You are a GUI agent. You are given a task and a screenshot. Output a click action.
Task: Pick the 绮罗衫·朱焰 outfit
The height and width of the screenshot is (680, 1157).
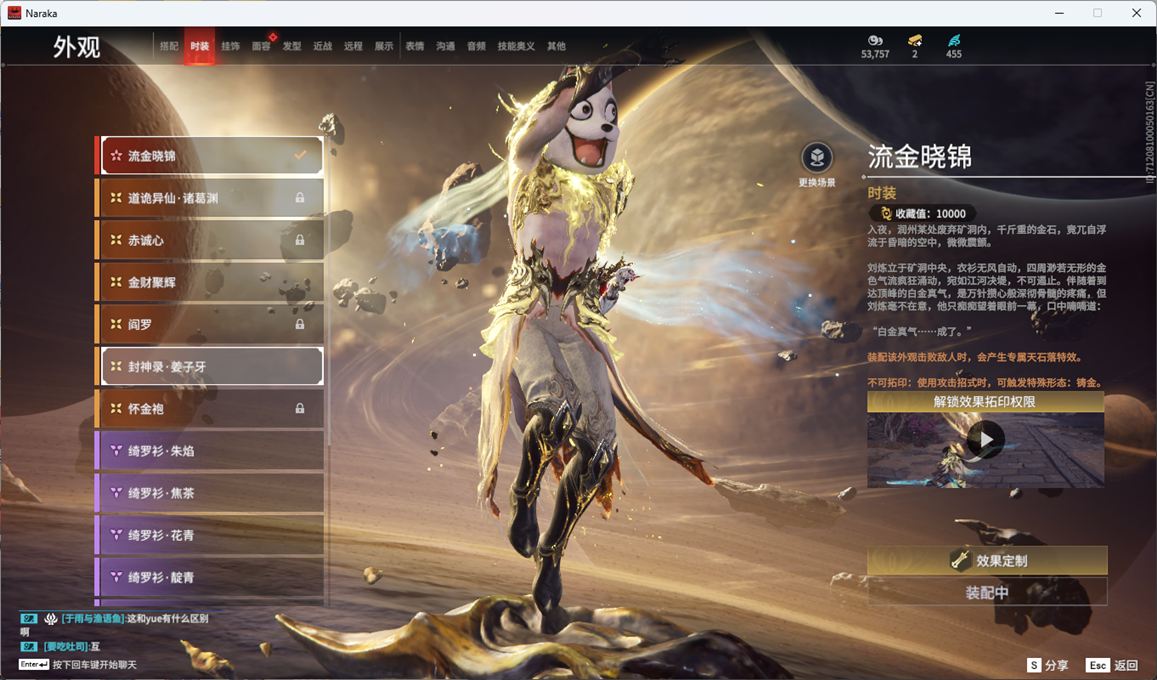pos(210,451)
